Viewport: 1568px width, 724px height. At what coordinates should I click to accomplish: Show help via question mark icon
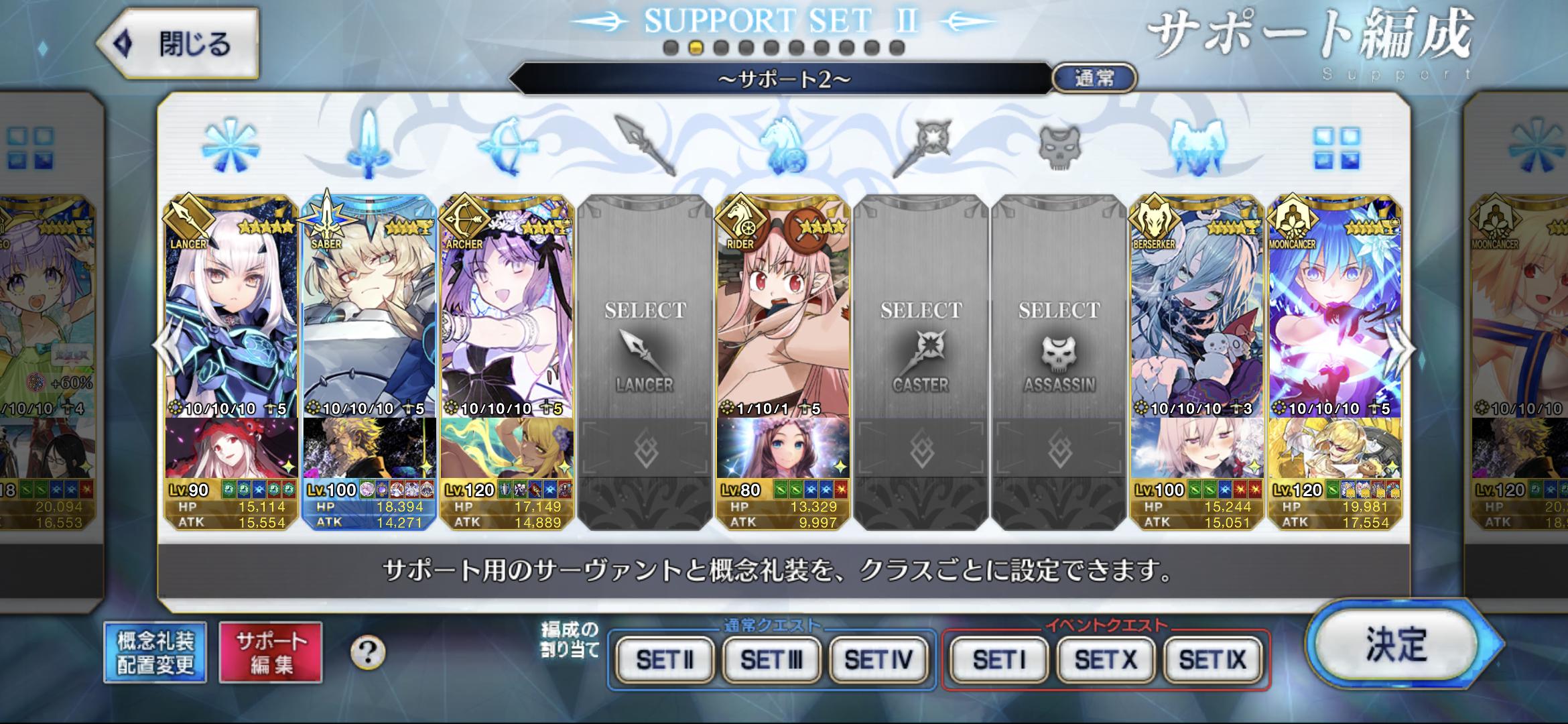point(368,652)
